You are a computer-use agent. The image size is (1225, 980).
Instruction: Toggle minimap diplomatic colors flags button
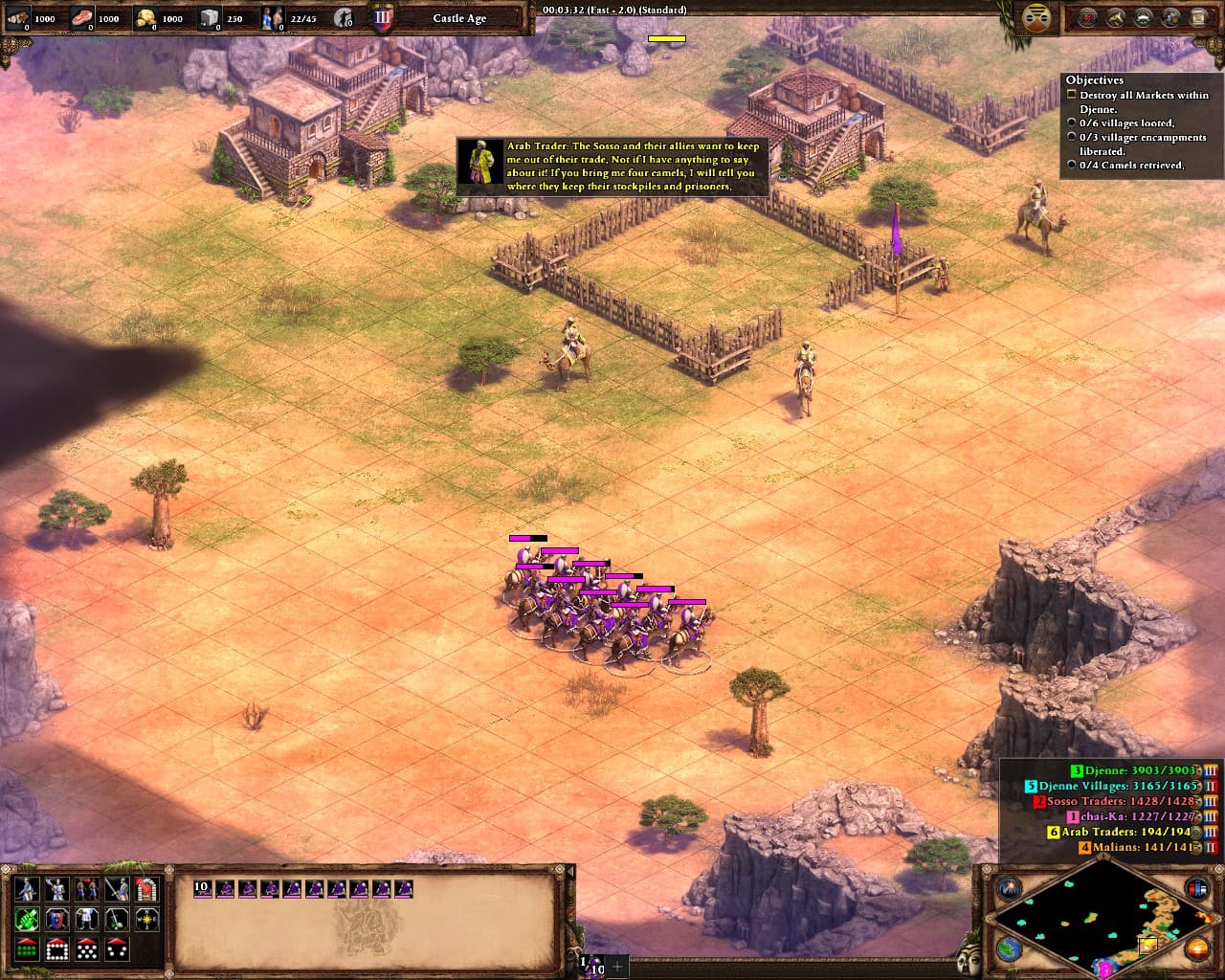click(x=1196, y=888)
